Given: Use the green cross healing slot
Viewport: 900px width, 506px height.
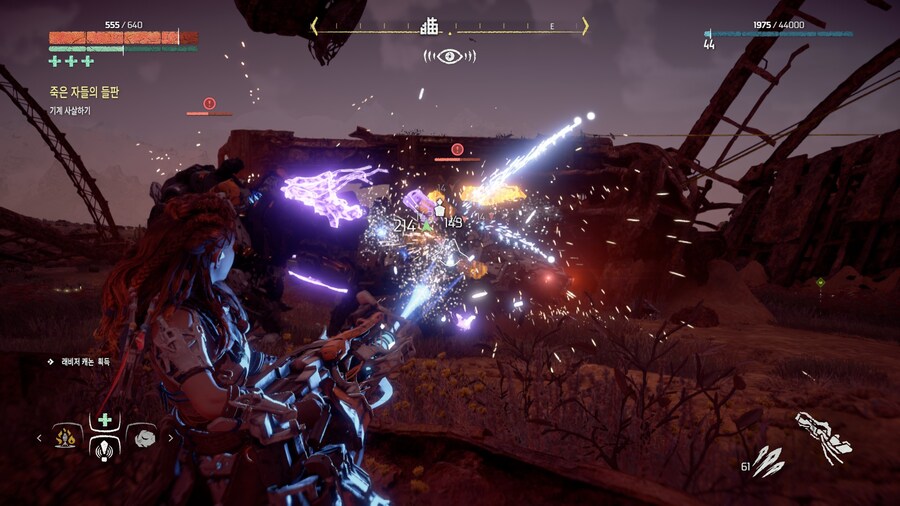Looking at the screenshot, I should point(105,421).
